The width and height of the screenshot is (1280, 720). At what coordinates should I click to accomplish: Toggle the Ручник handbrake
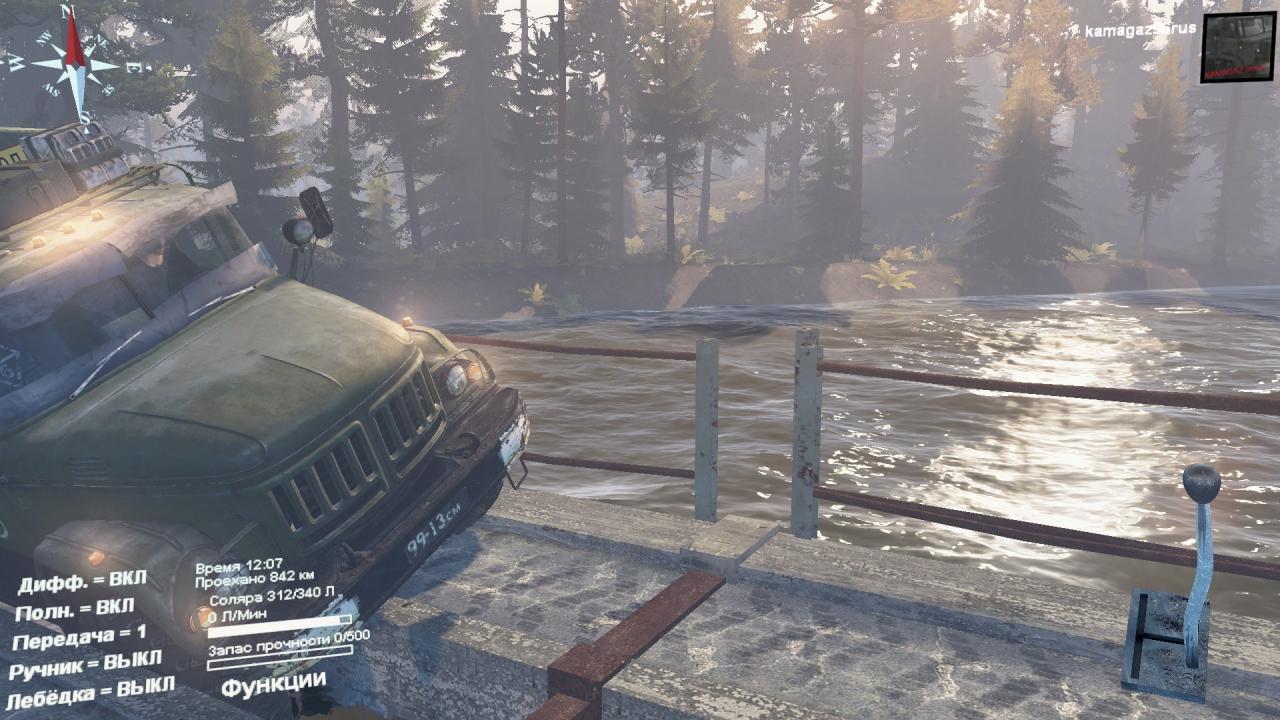coord(85,664)
